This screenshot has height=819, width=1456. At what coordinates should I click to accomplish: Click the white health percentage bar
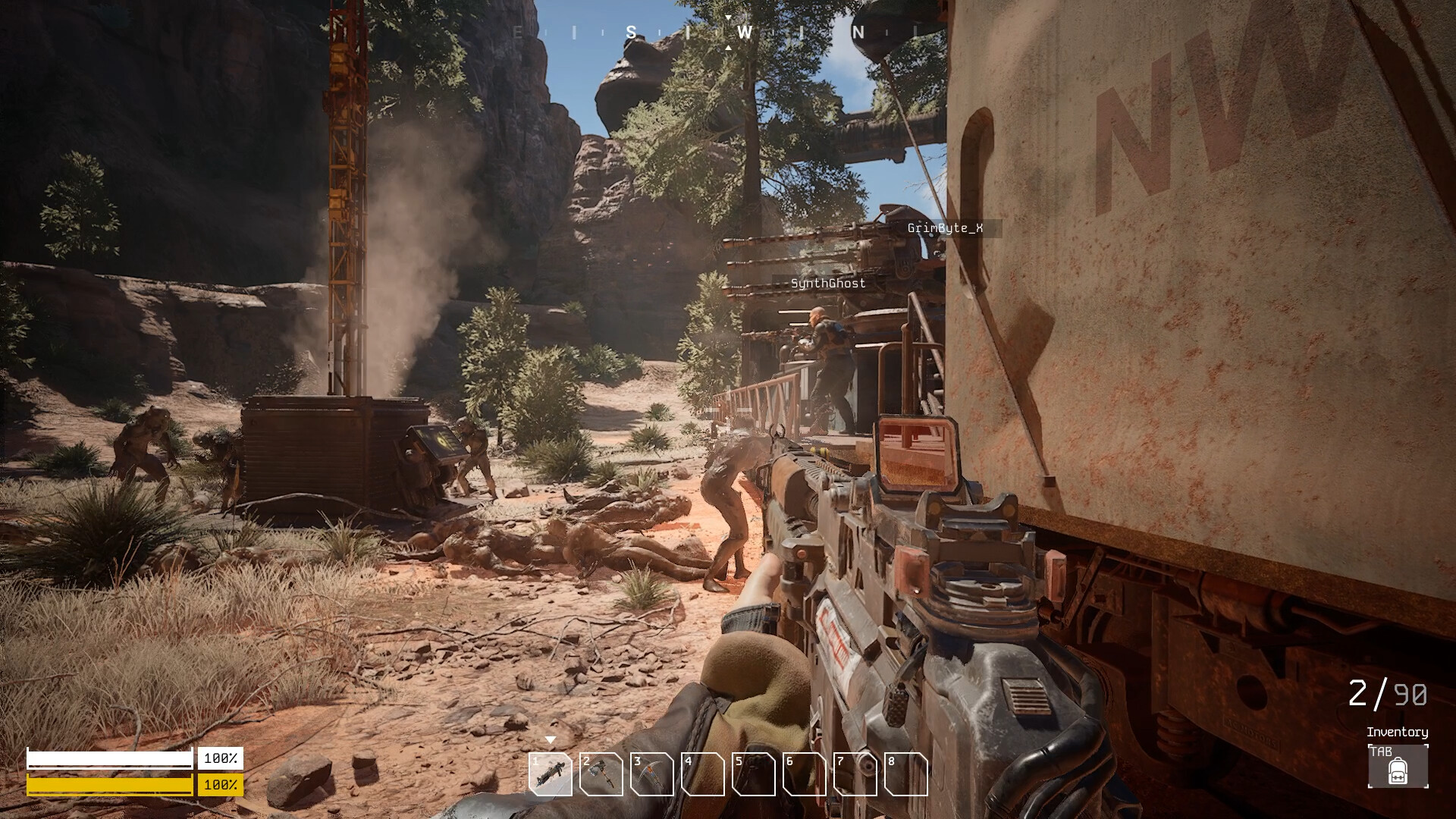(110, 758)
